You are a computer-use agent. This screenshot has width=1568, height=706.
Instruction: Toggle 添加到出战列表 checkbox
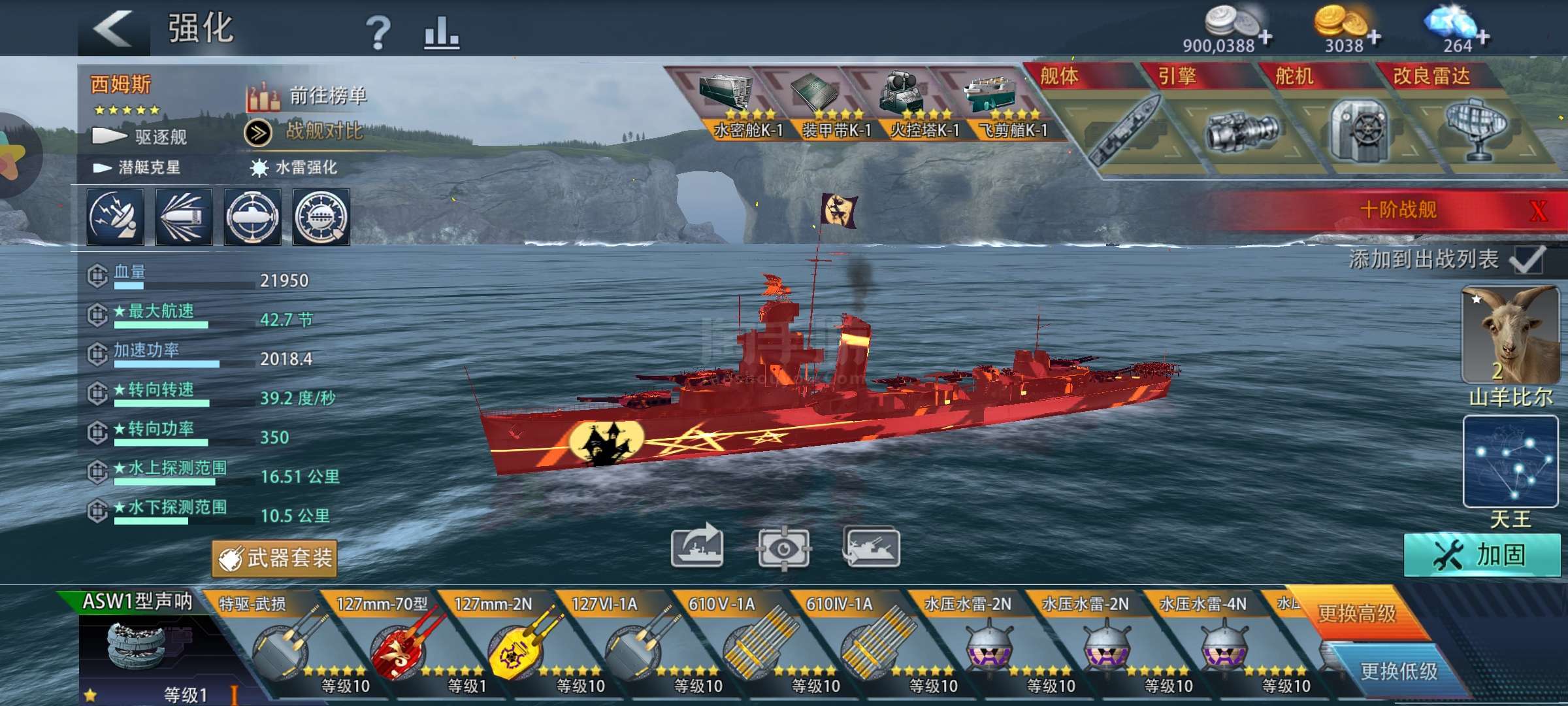point(1527,260)
